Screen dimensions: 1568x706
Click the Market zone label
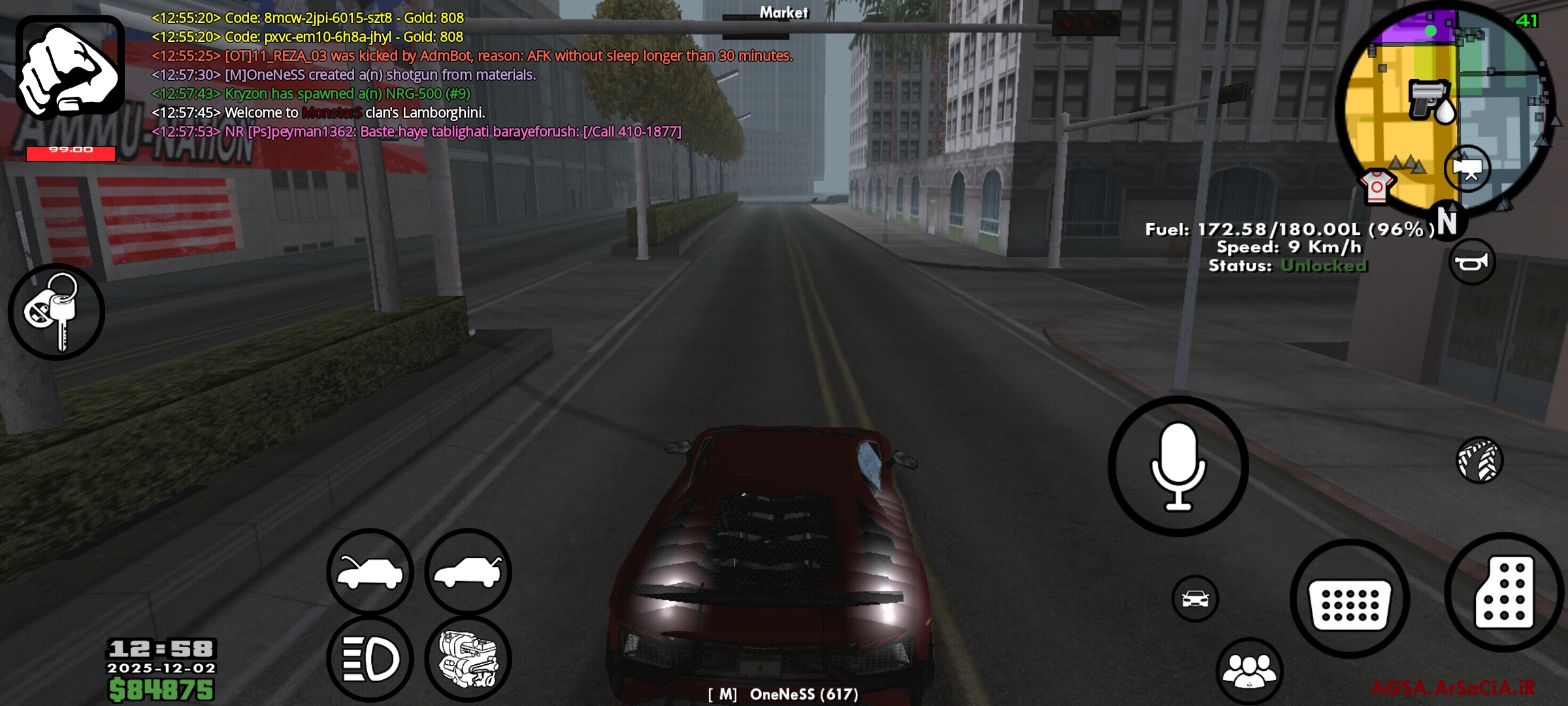click(783, 12)
